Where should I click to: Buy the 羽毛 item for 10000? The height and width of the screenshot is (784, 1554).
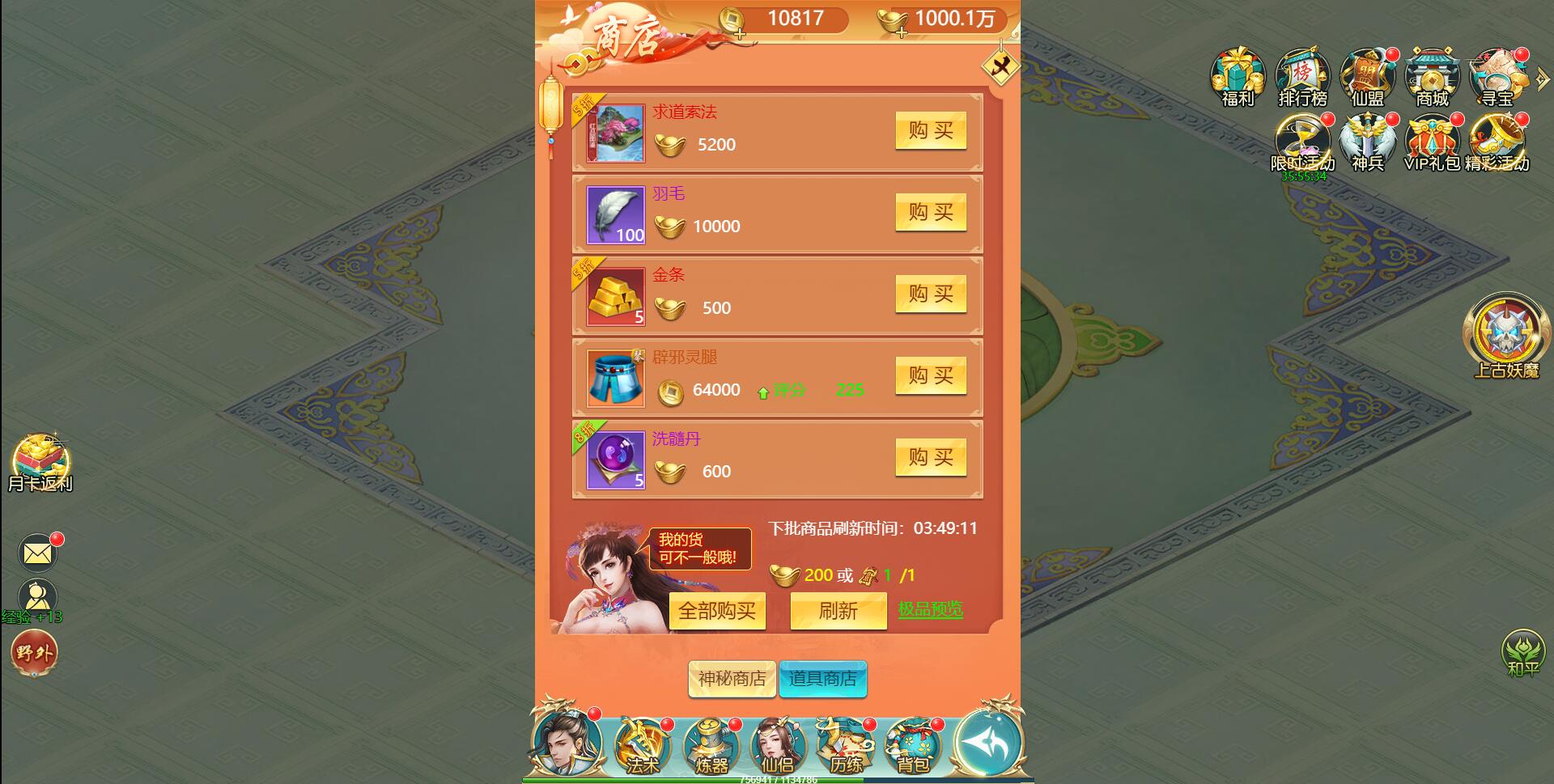point(931,213)
